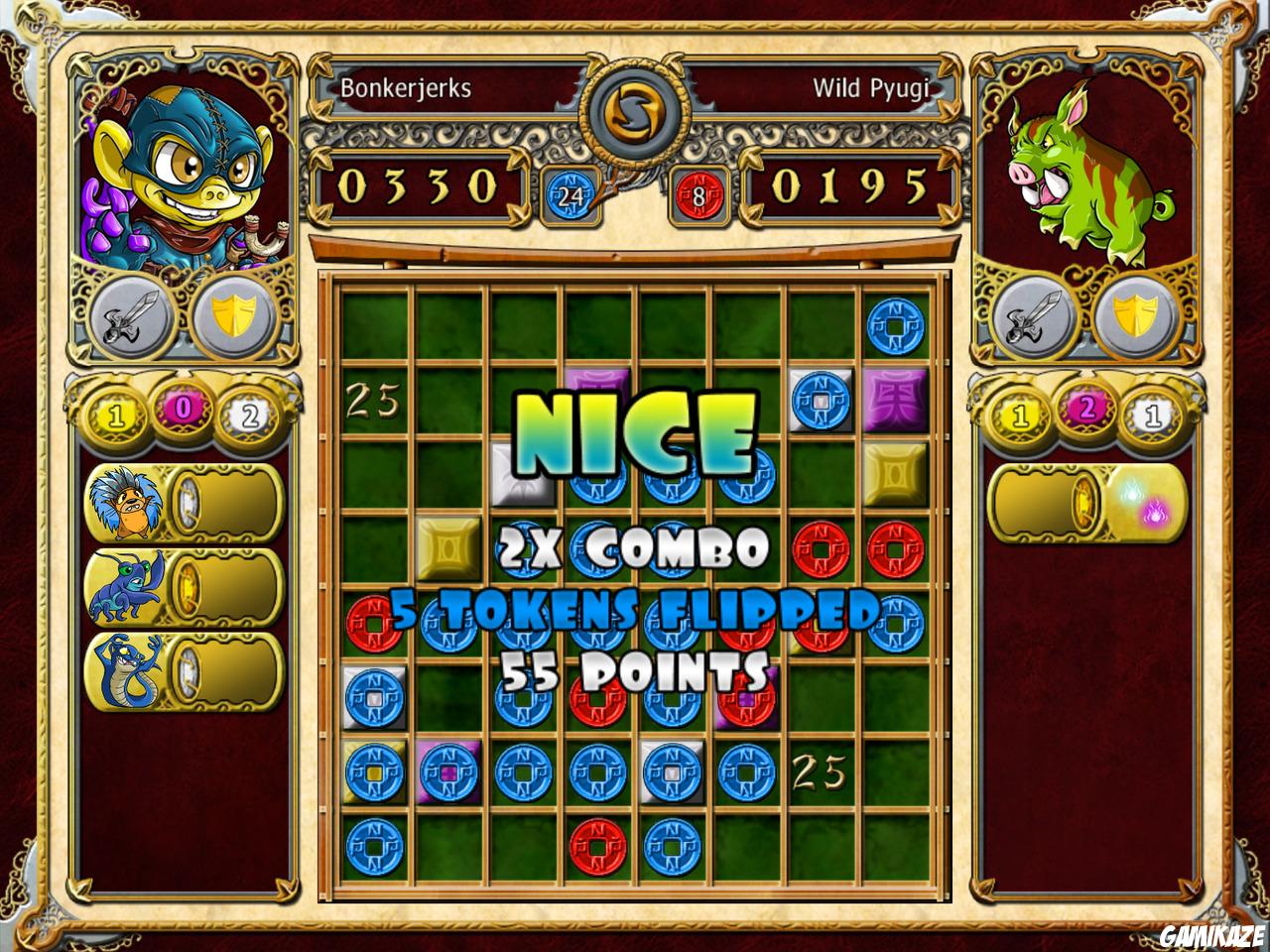Flip the white stone tile on the board
The image size is (1270, 952).
pyautogui.click(x=523, y=474)
